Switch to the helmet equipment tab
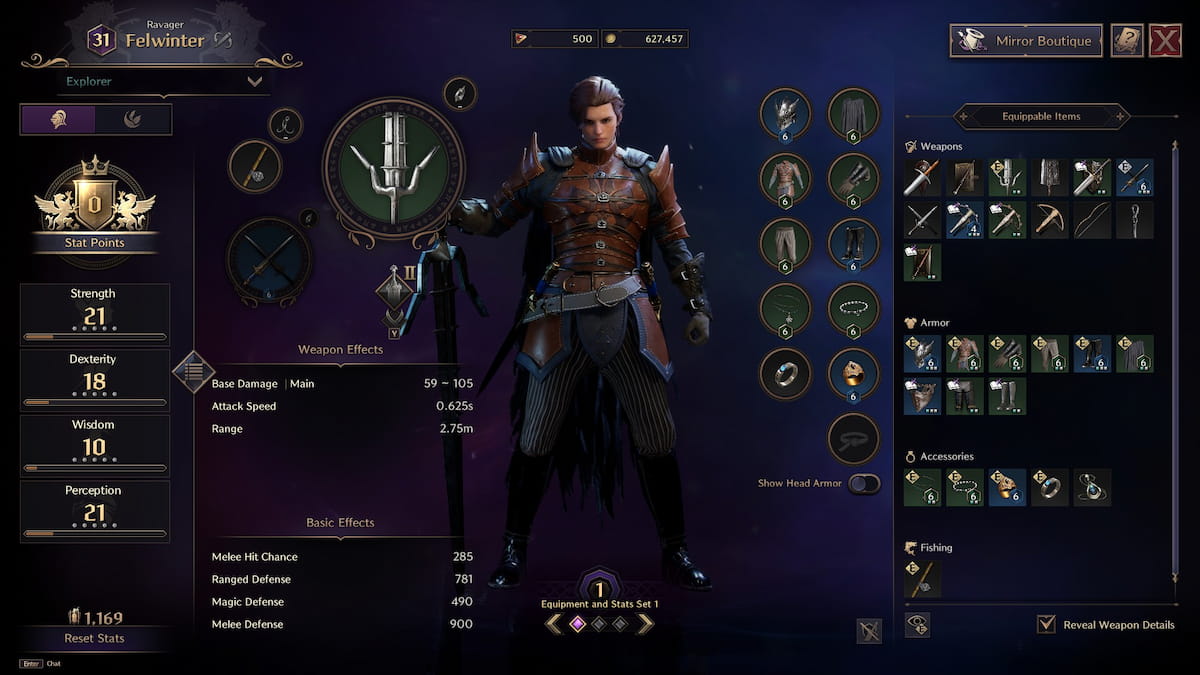Screen dimensions: 1200x675 58,119
